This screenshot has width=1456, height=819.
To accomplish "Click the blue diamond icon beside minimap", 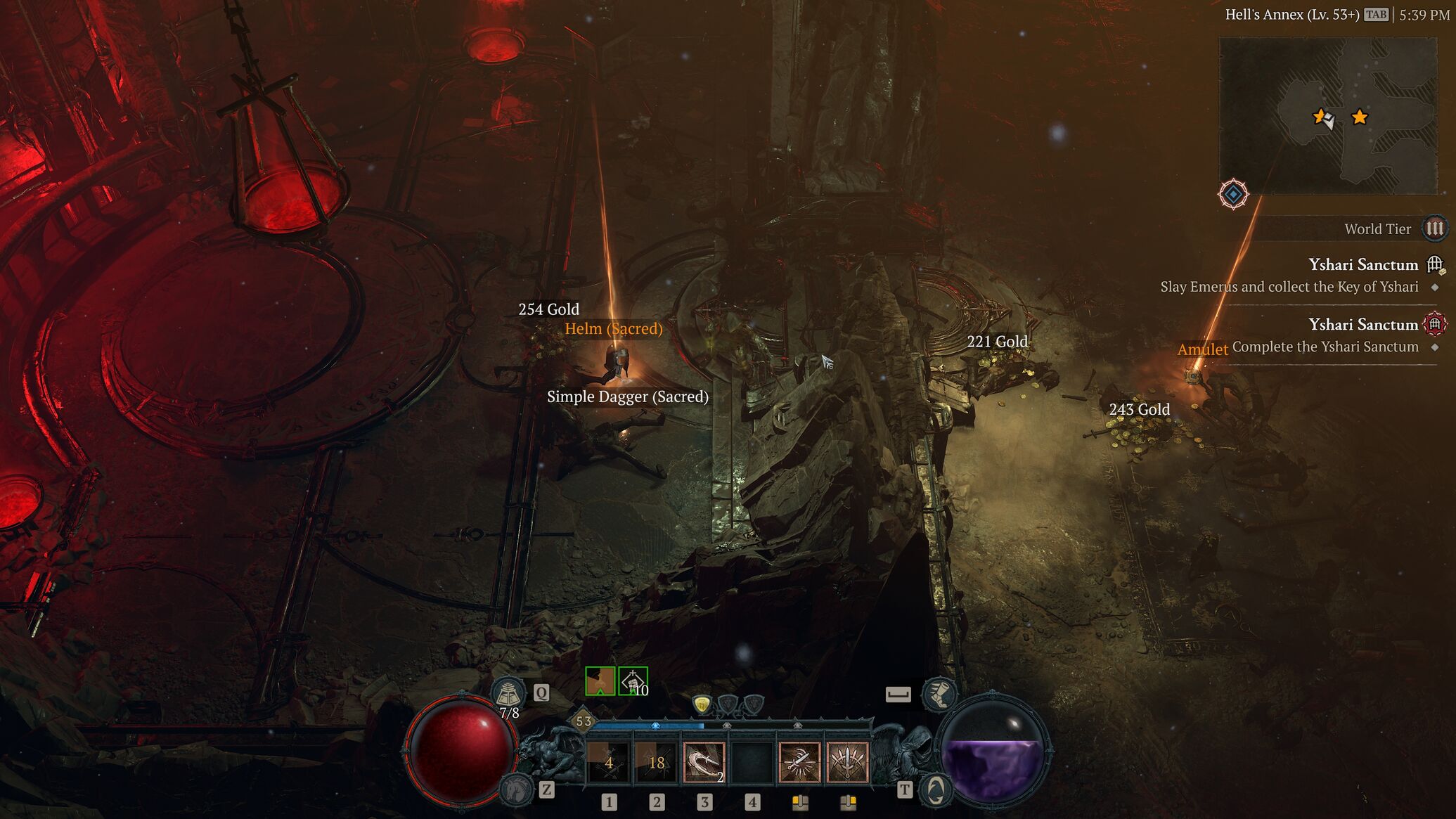I will (x=1233, y=194).
